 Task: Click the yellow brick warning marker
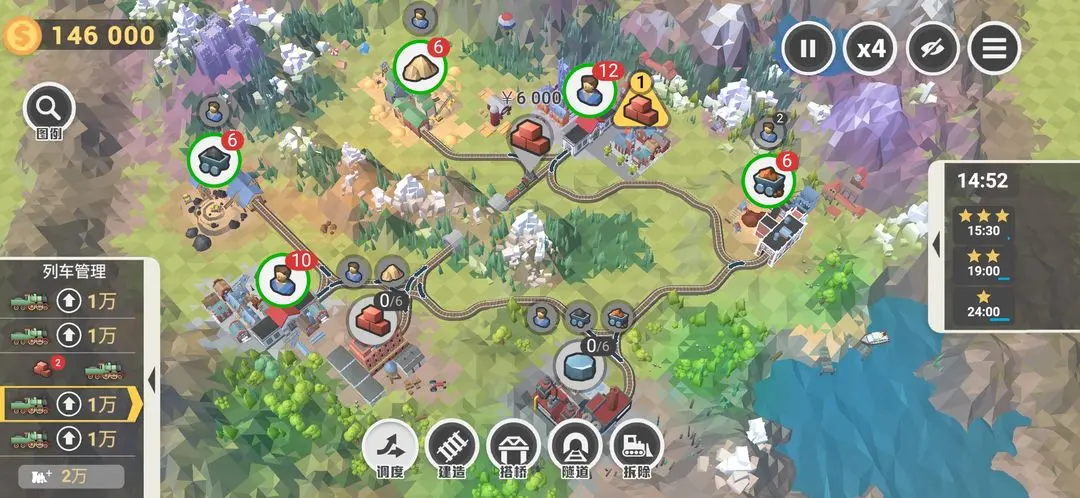click(x=639, y=102)
